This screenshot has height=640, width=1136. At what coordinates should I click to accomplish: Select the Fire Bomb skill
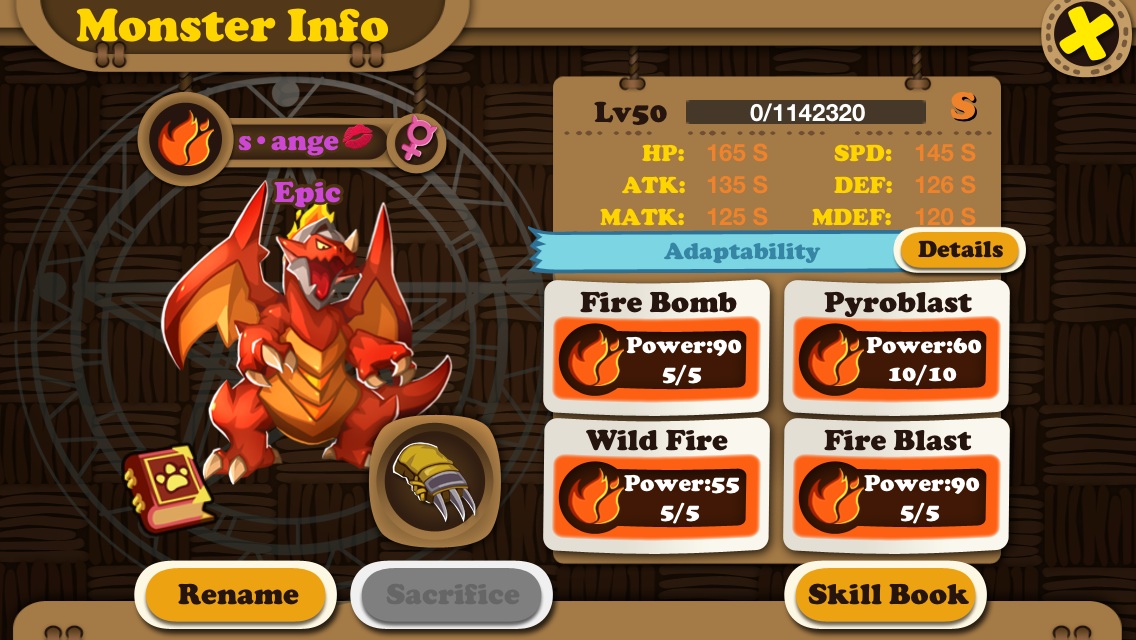click(657, 346)
